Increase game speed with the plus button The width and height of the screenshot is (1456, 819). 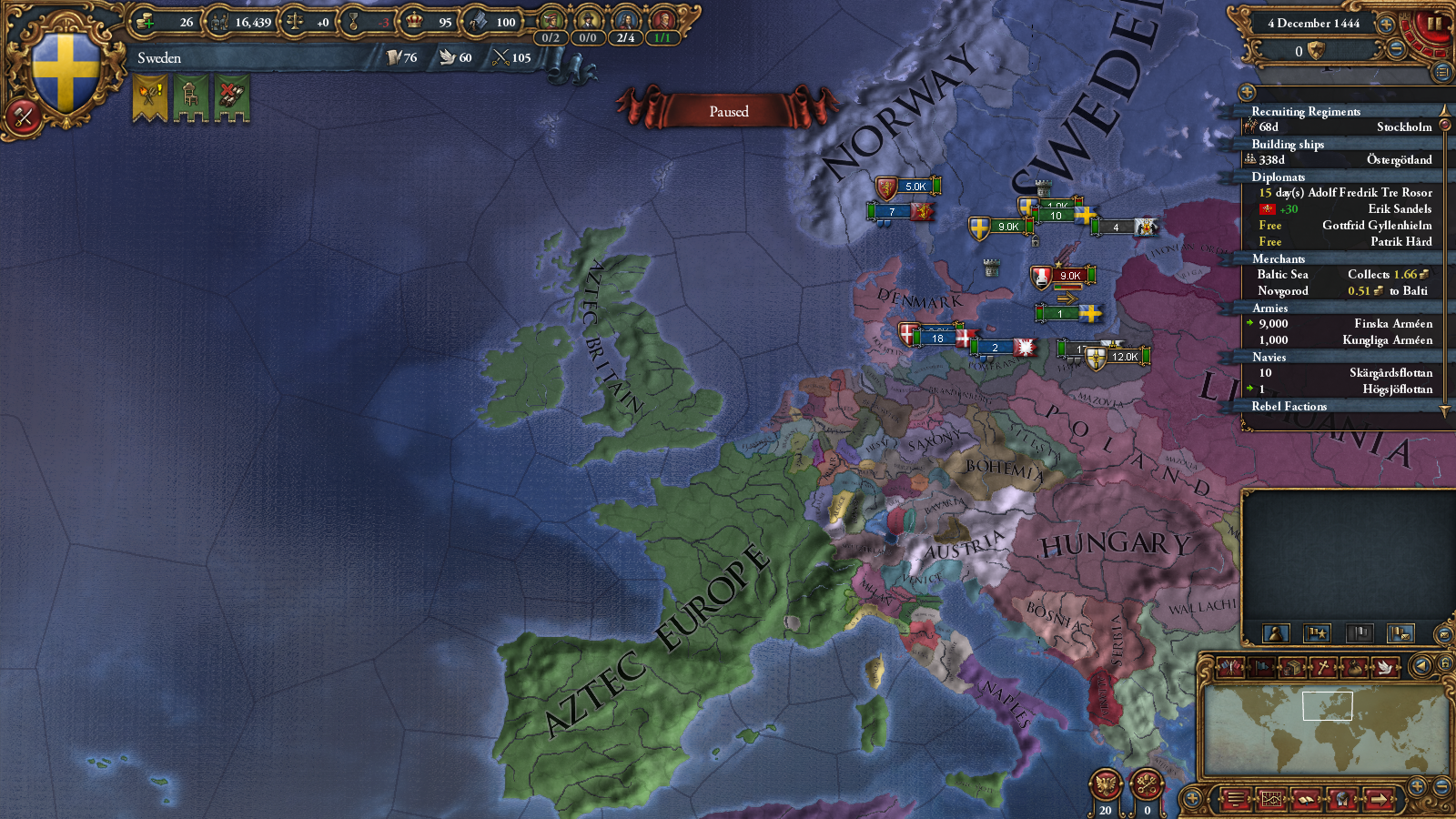pyautogui.click(x=1386, y=25)
